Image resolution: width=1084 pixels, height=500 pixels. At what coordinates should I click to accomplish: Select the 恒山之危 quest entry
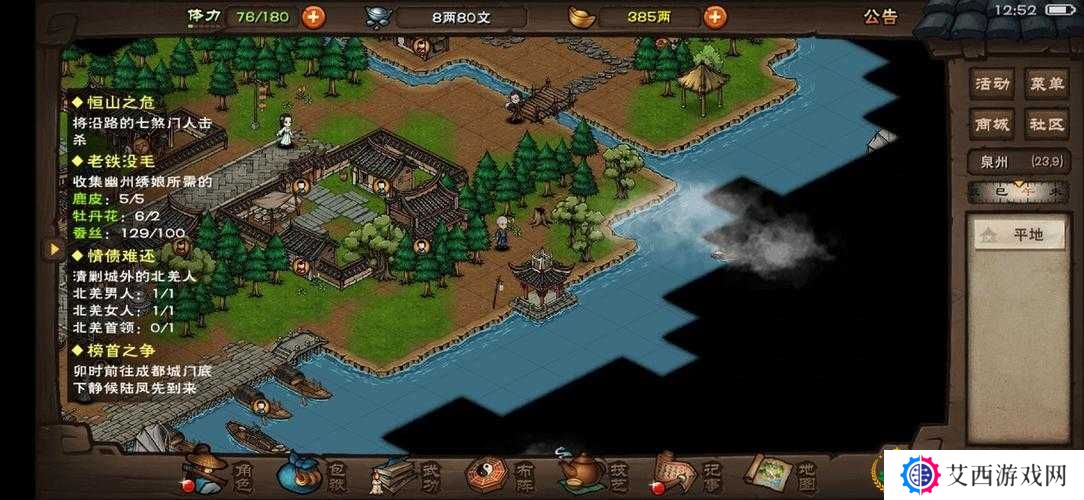pos(113,103)
